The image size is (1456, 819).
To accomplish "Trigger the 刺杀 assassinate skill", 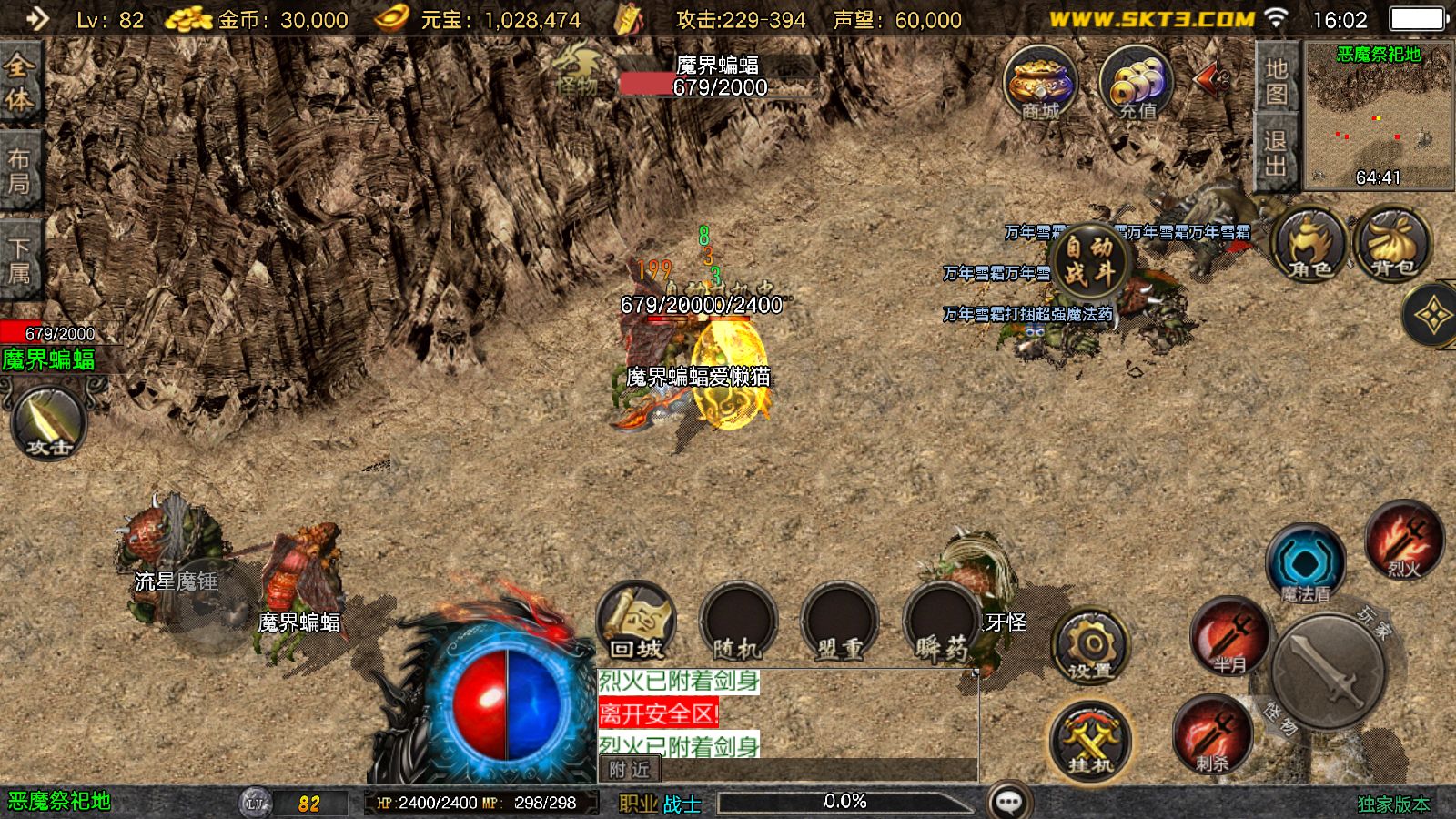I will tap(1211, 734).
